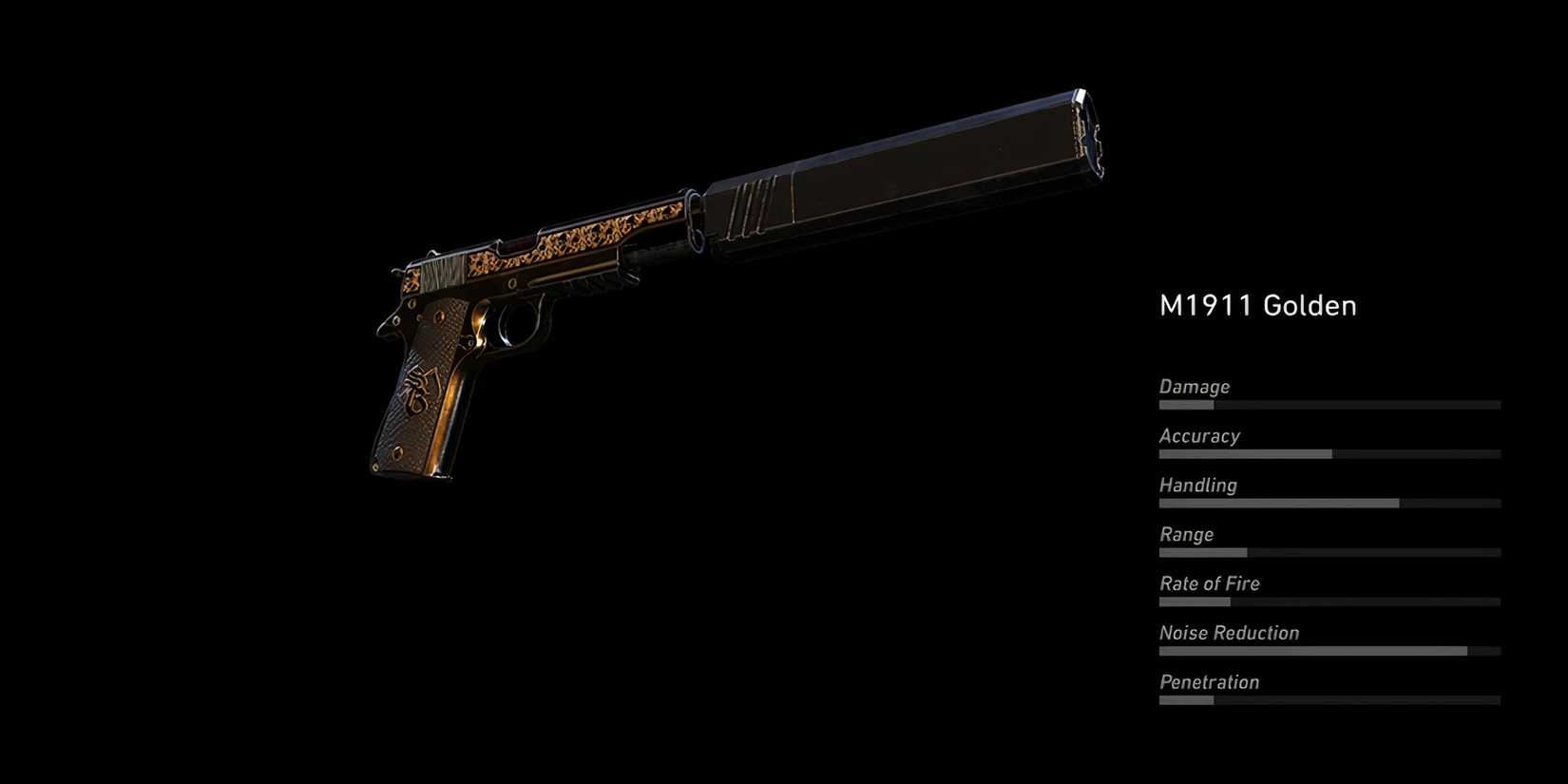
Task: Click the Damage stat label
Action: (x=1194, y=387)
